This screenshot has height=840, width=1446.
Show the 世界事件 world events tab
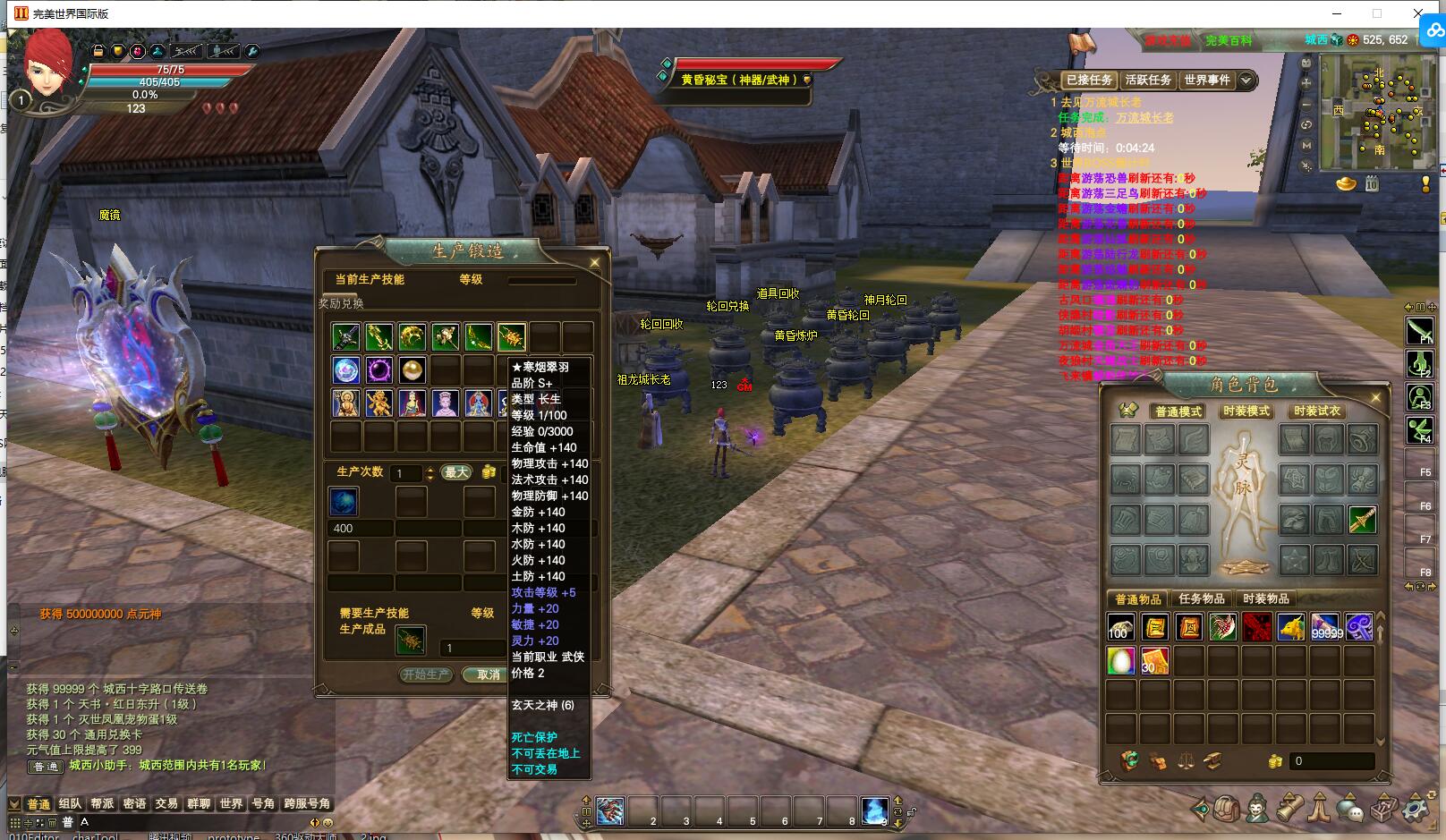pos(1206,80)
